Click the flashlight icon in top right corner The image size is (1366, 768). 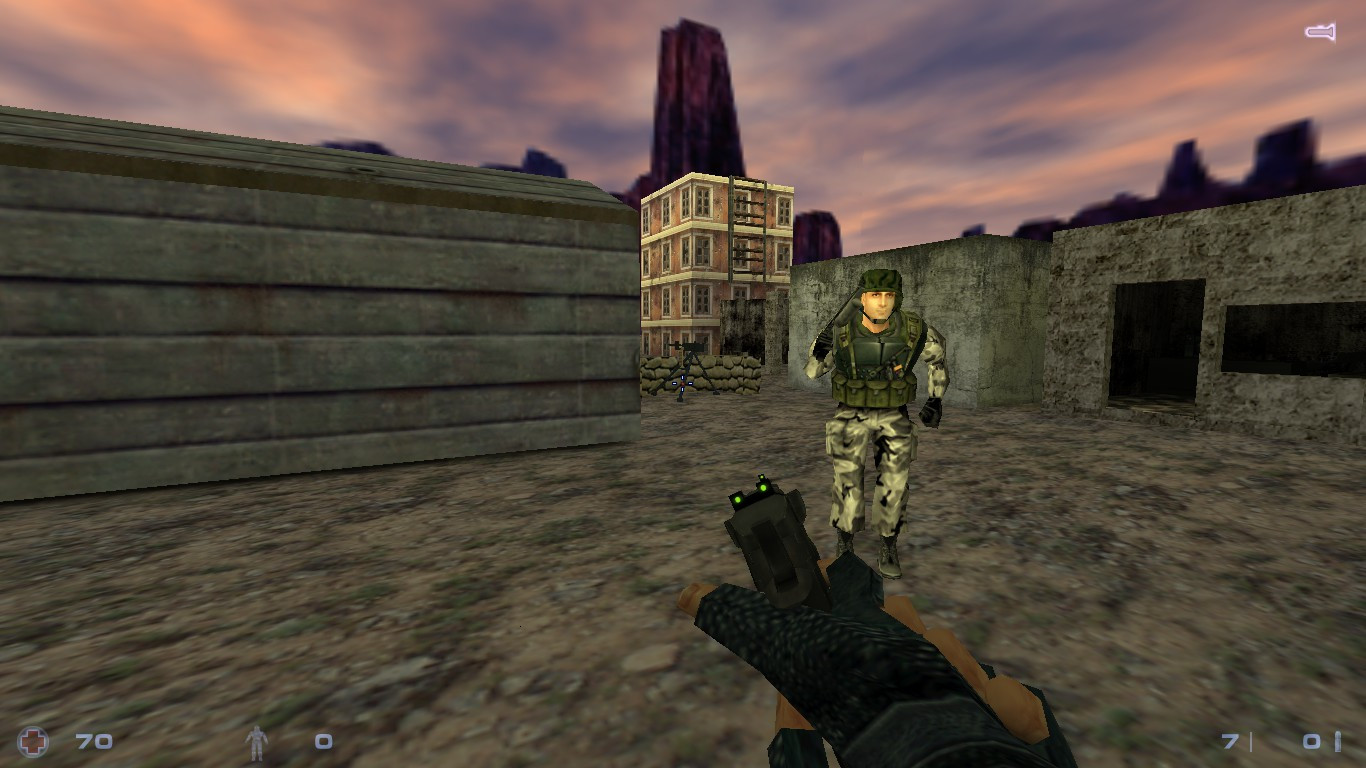point(1318,33)
